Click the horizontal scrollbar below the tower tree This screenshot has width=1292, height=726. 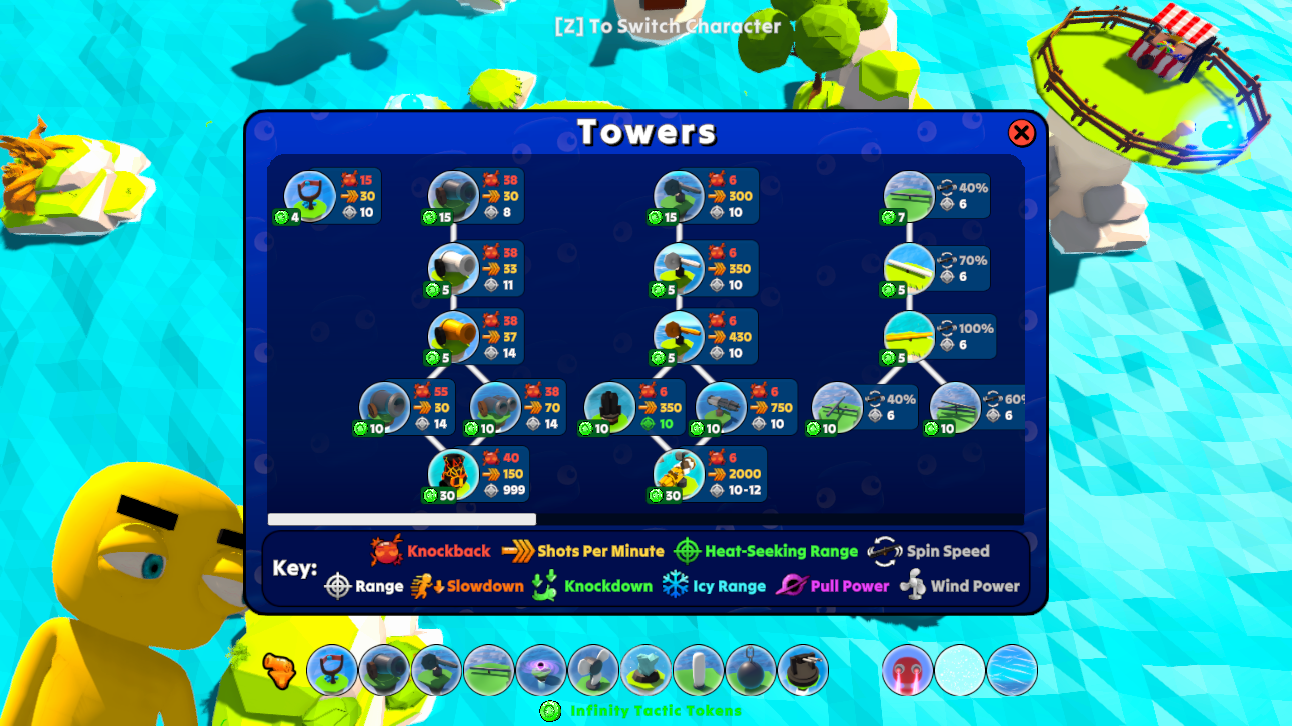click(x=400, y=519)
